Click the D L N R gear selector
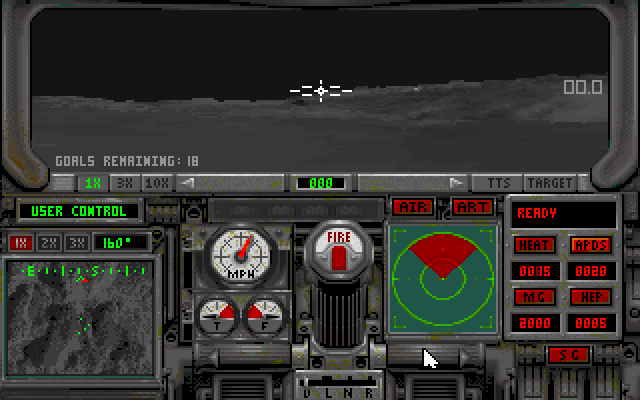The height and width of the screenshot is (400, 640). tap(326, 385)
